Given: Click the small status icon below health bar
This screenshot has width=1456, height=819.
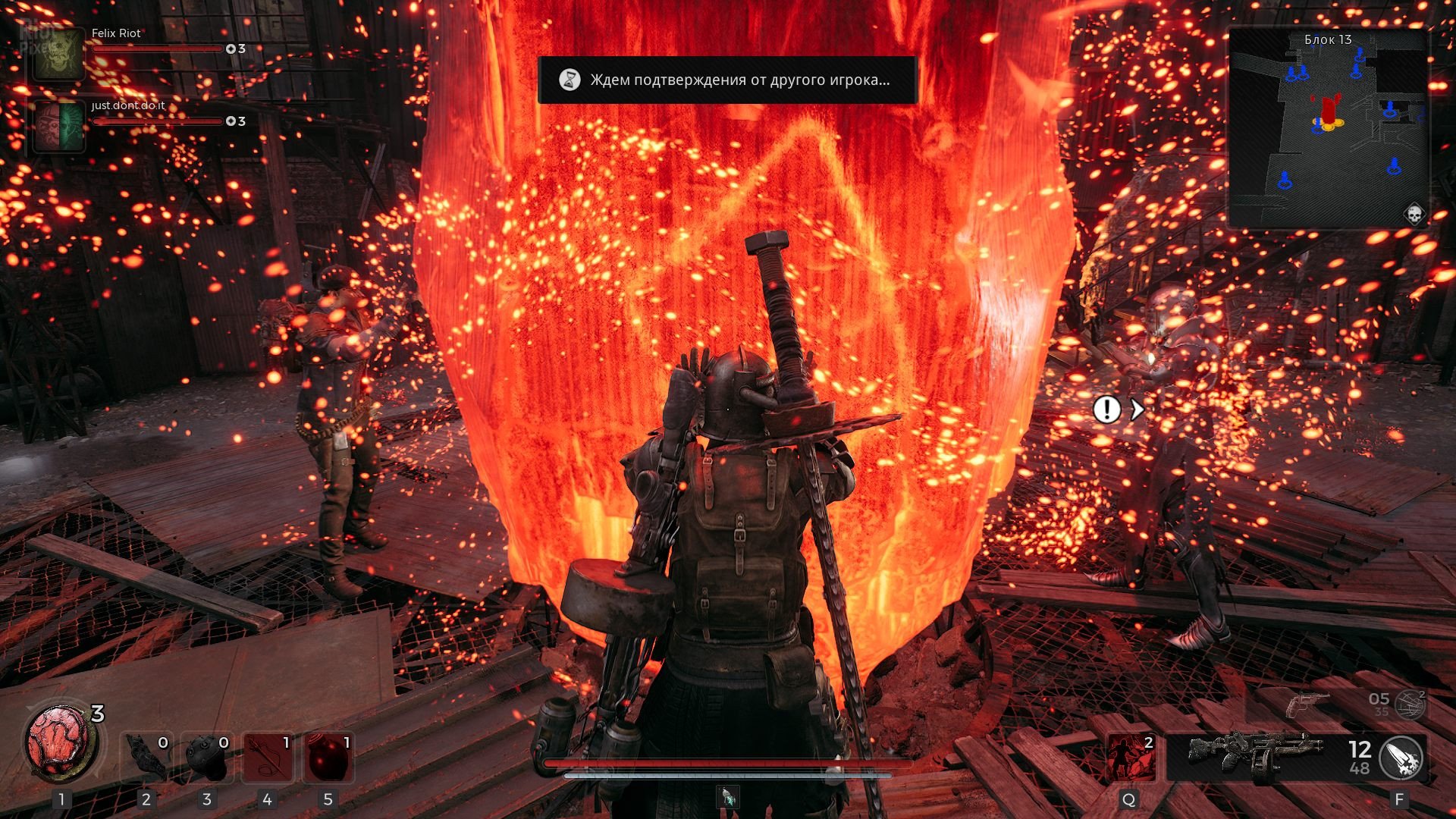Looking at the screenshot, I should pos(728,796).
